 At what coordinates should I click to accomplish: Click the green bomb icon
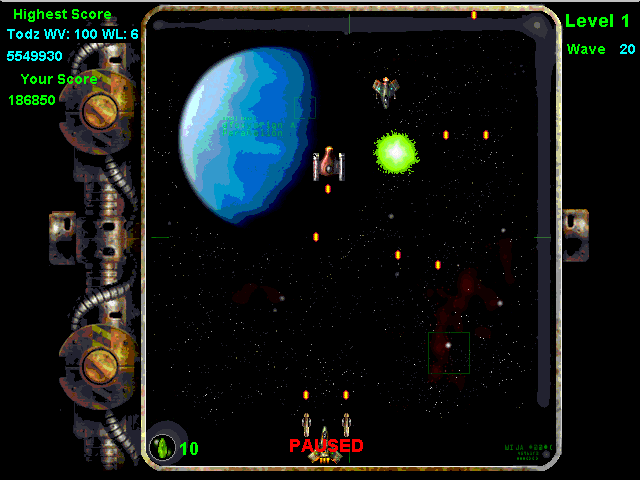tap(161, 447)
